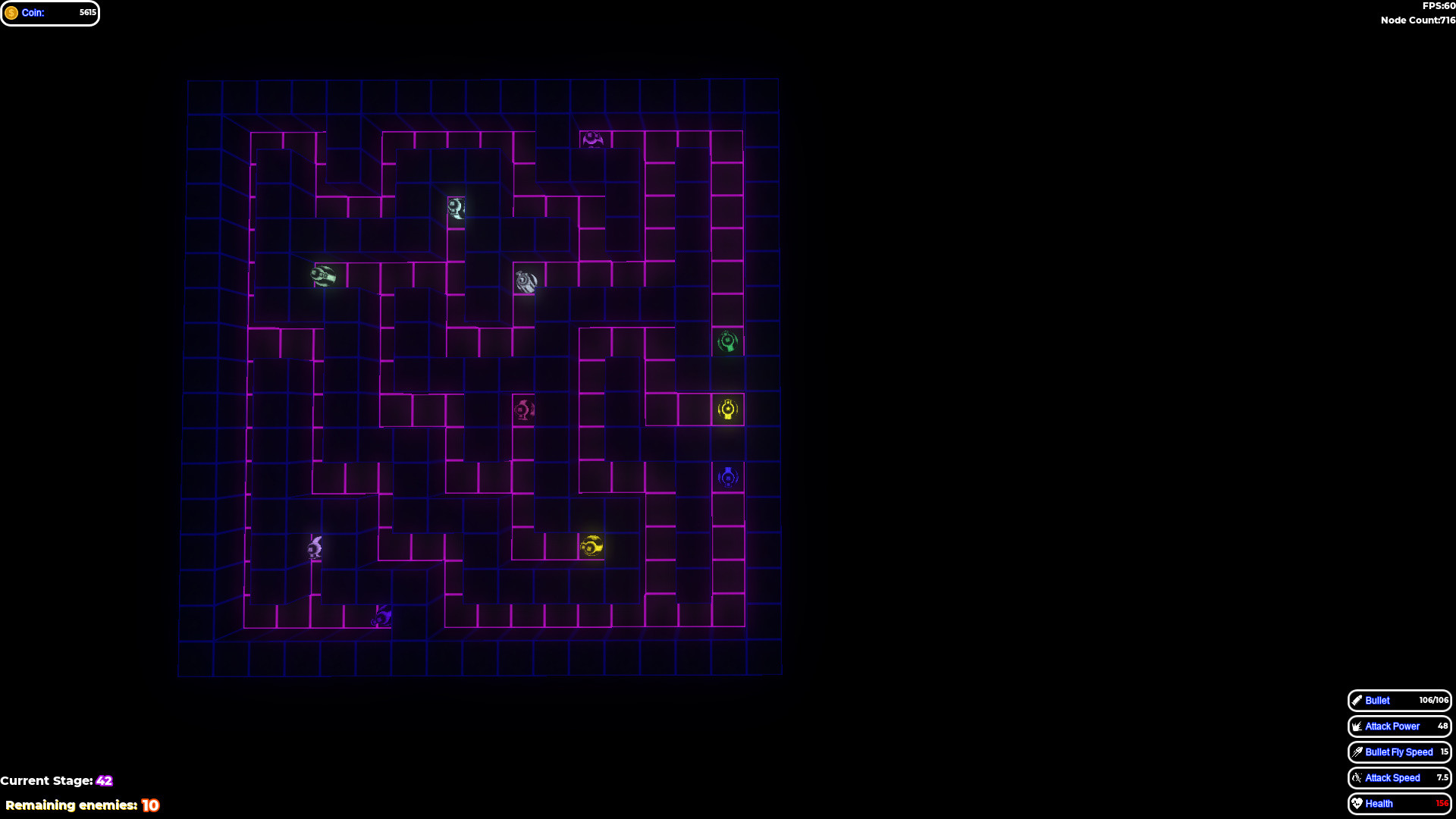
Task: Click the bullet icon on the Bullet stat panel
Action: coord(1357,701)
